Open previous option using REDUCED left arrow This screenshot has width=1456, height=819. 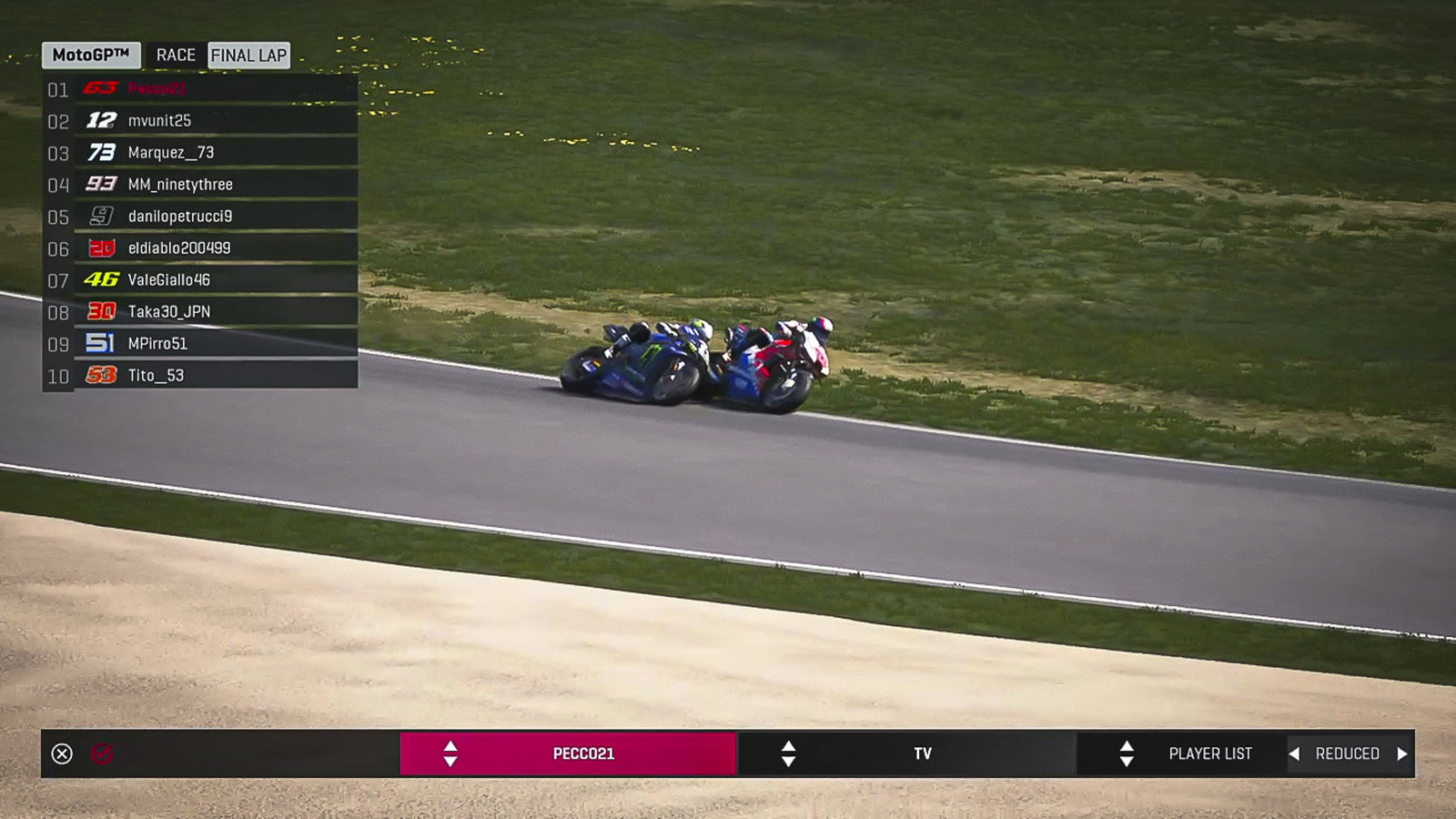[1297, 753]
